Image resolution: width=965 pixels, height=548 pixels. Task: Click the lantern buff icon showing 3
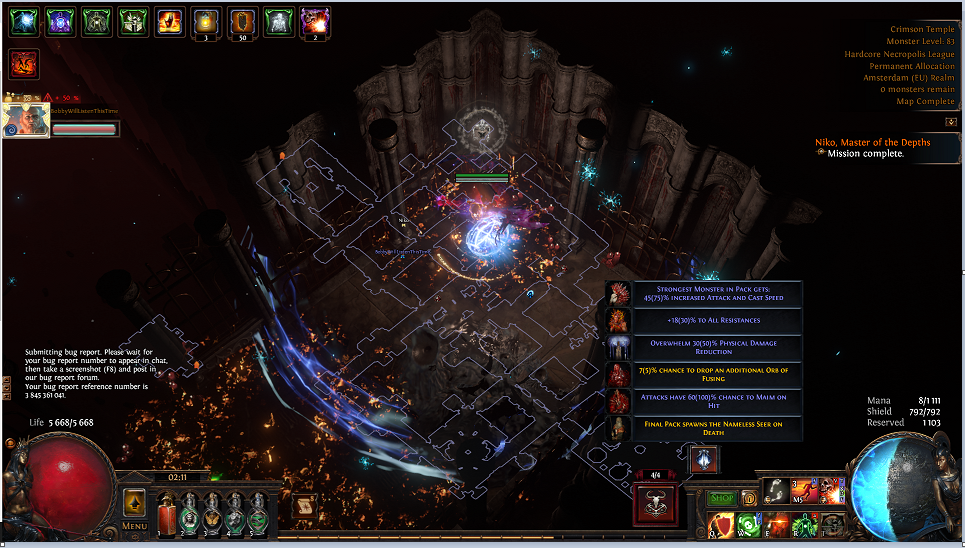click(x=207, y=21)
